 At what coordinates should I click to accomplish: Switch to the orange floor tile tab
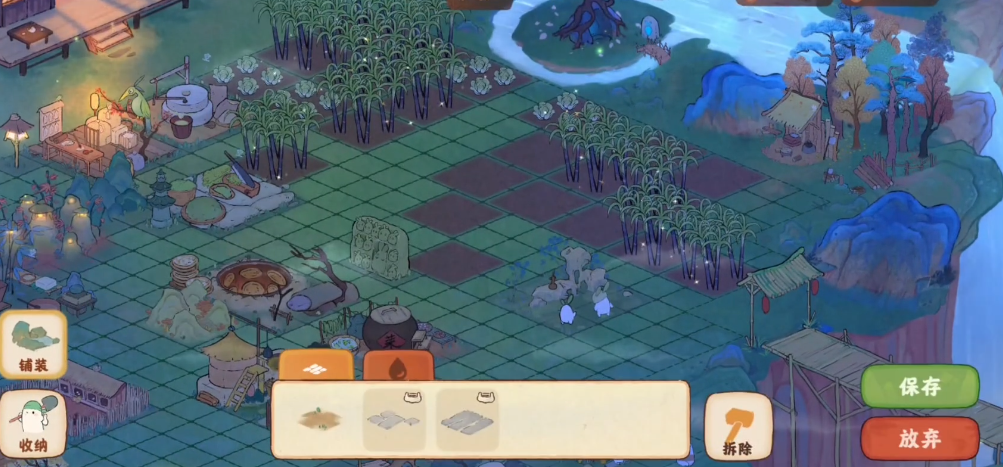coord(316,366)
